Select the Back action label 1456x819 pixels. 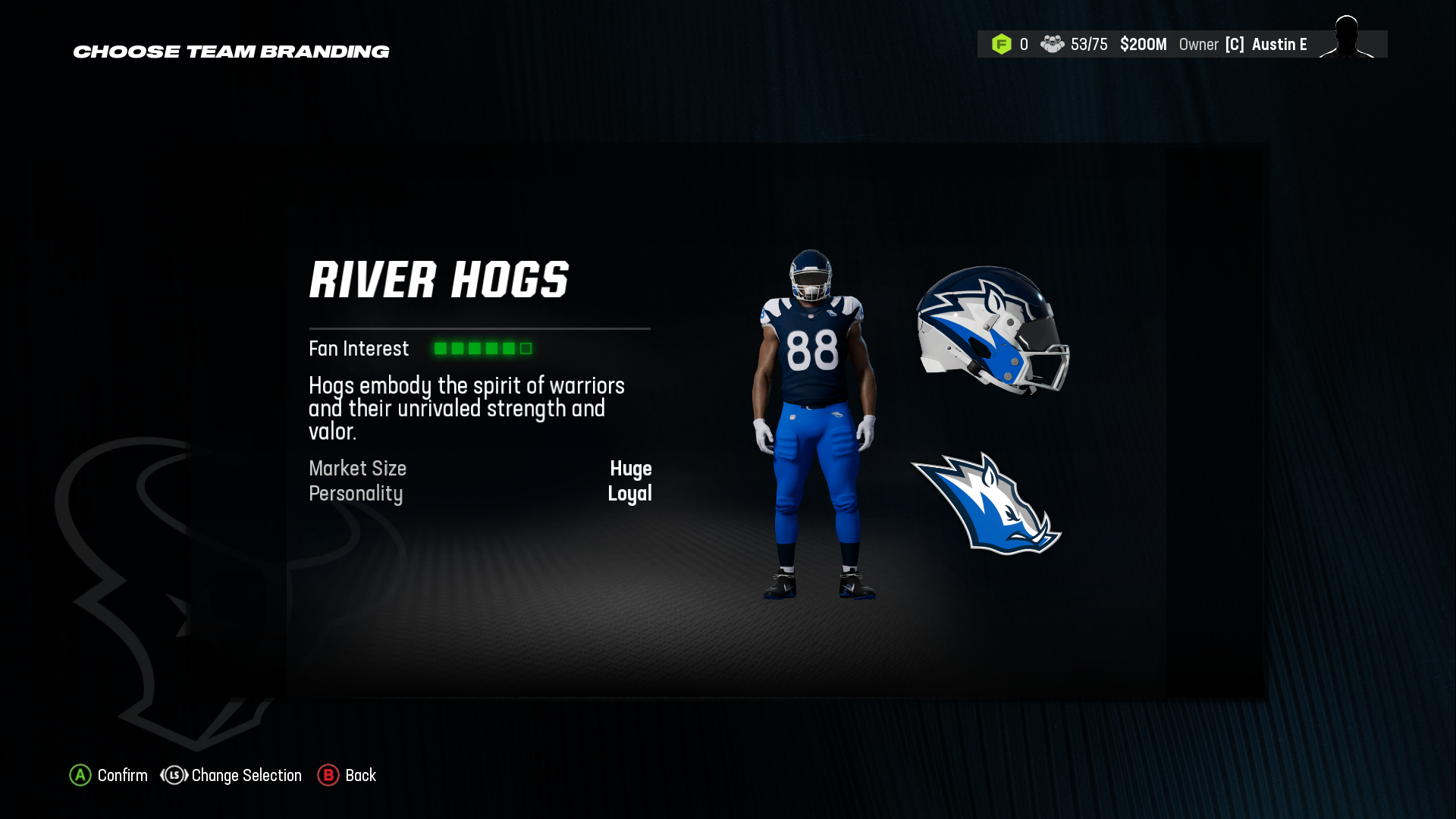tap(361, 776)
